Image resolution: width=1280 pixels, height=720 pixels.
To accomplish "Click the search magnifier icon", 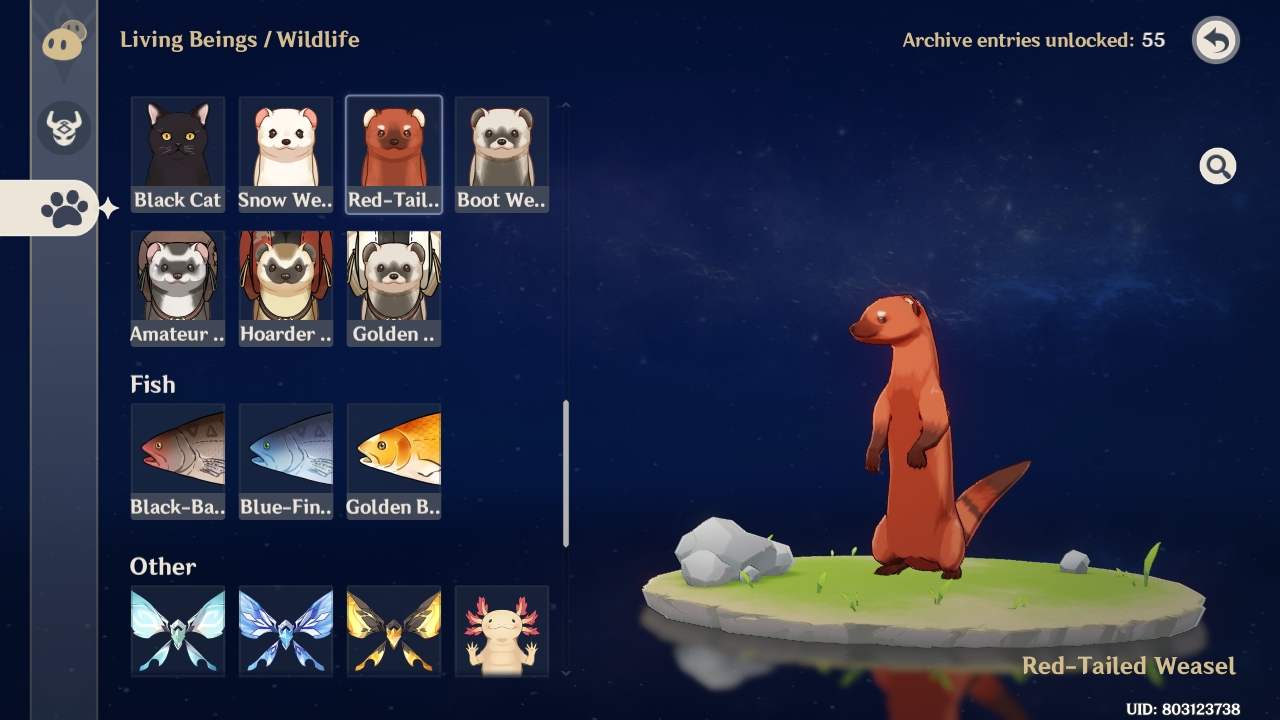I will coord(1217,166).
